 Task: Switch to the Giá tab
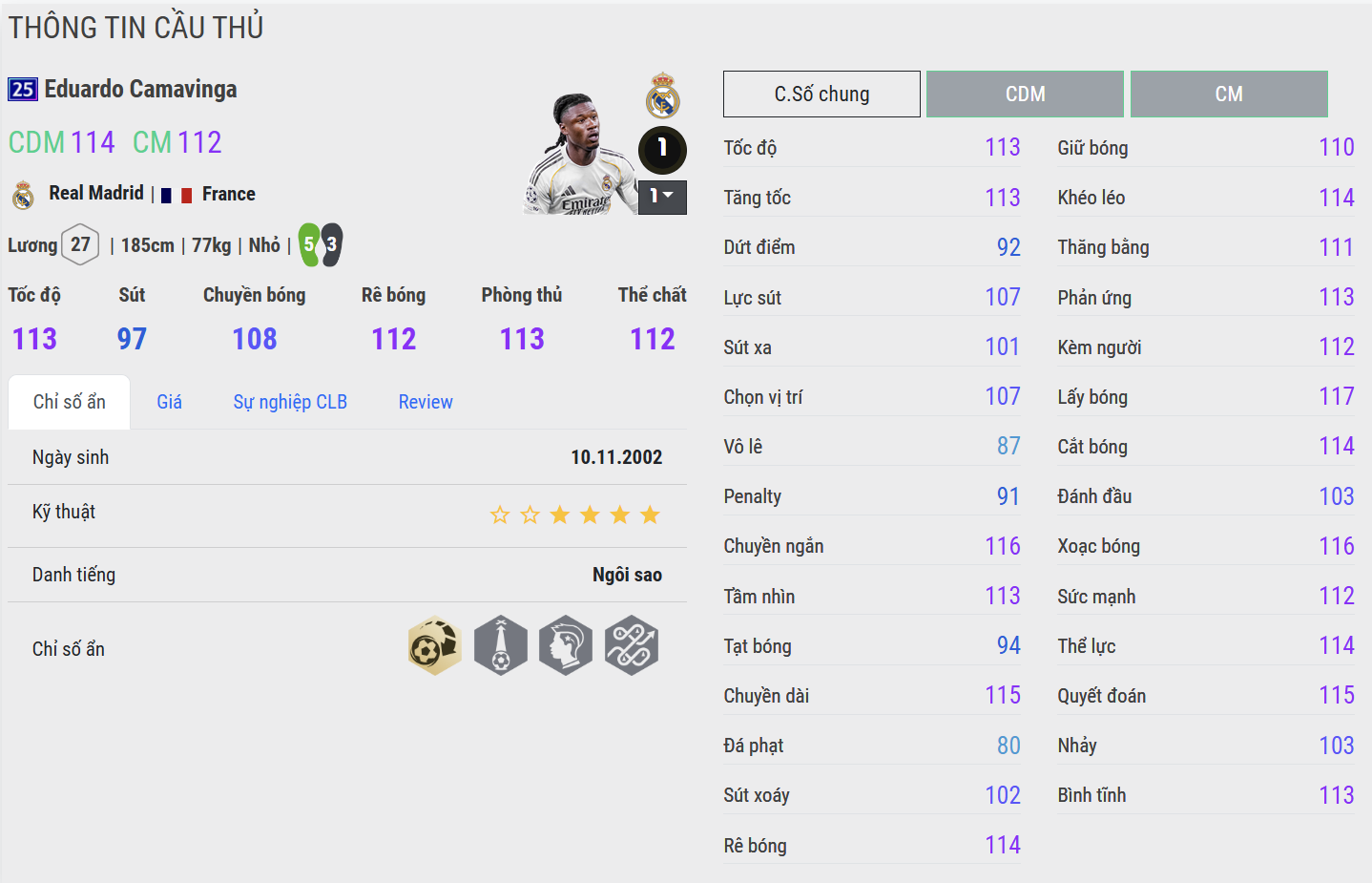pyautogui.click(x=169, y=402)
